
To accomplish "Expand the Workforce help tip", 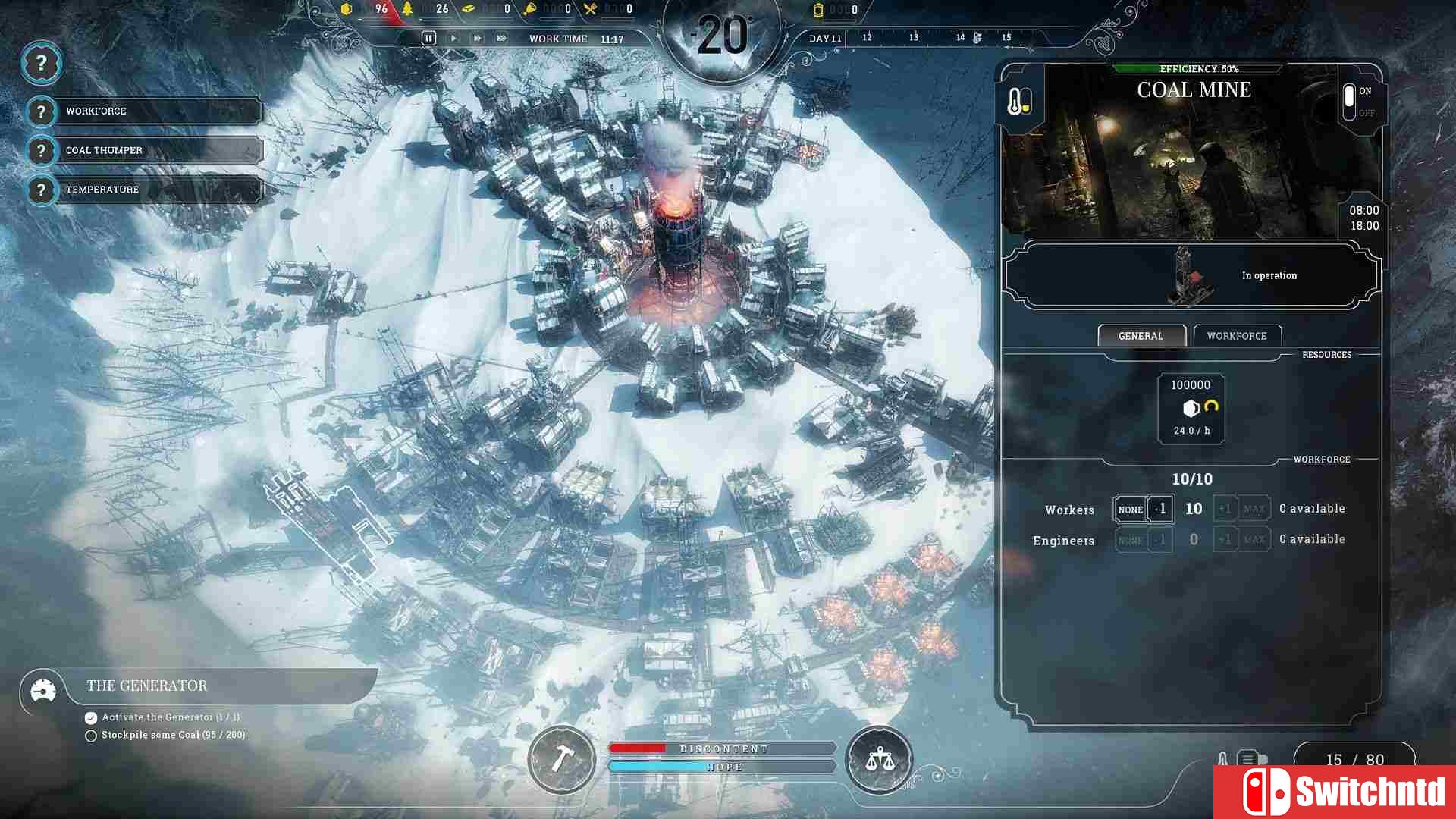I will [x=42, y=111].
